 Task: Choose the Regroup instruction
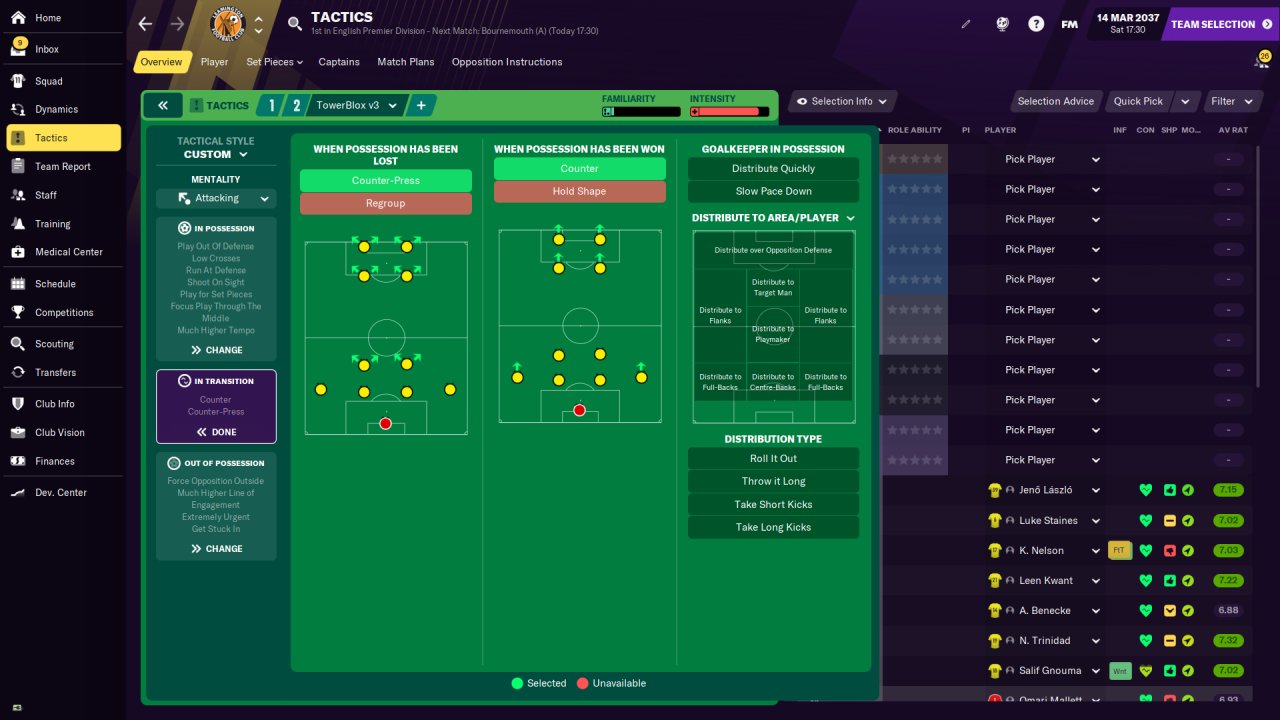pyautogui.click(x=385, y=203)
